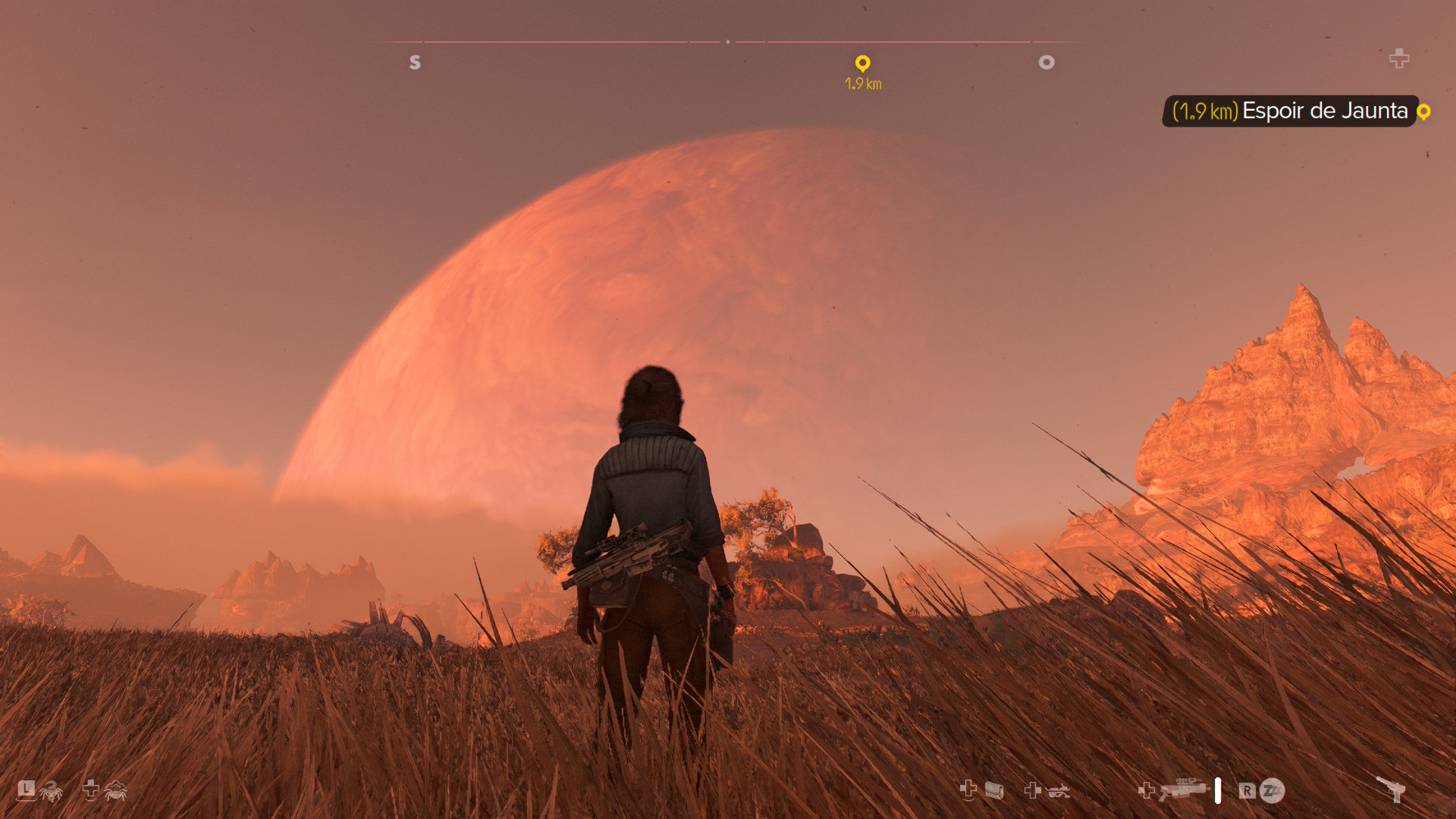This screenshot has height=819, width=1456.
Task: Select the blaster pistol icon
Action: [1392, 789]
